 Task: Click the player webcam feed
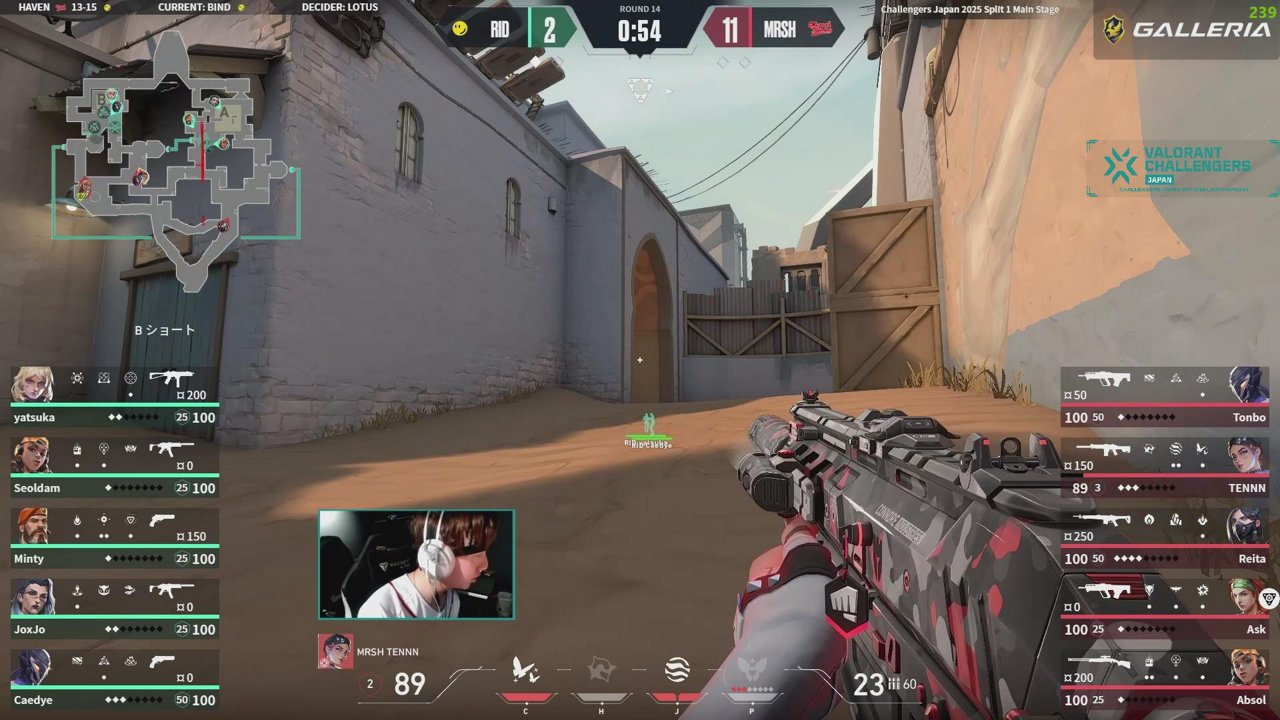416,565
